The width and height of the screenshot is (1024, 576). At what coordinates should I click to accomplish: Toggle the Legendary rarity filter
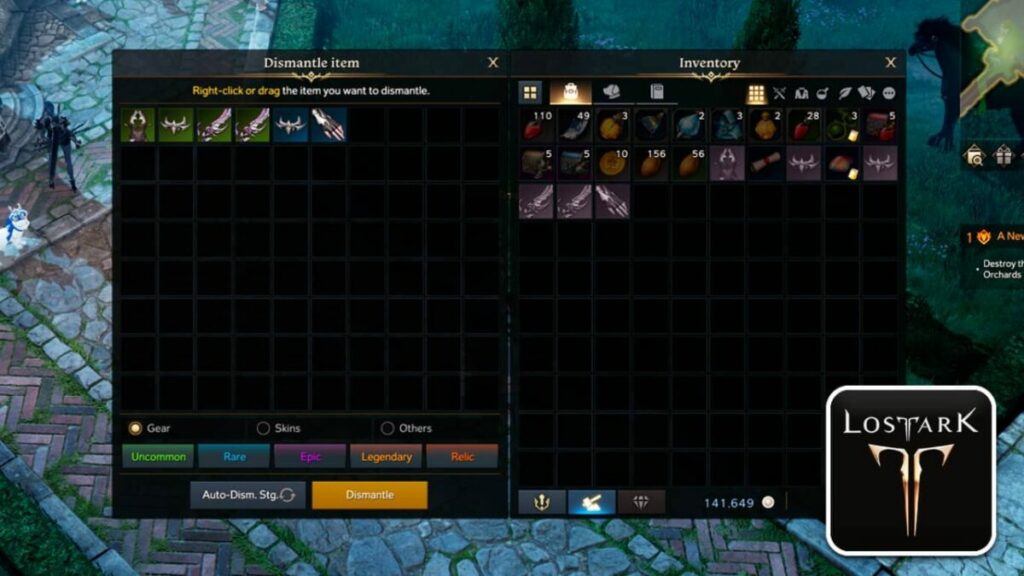385,457
